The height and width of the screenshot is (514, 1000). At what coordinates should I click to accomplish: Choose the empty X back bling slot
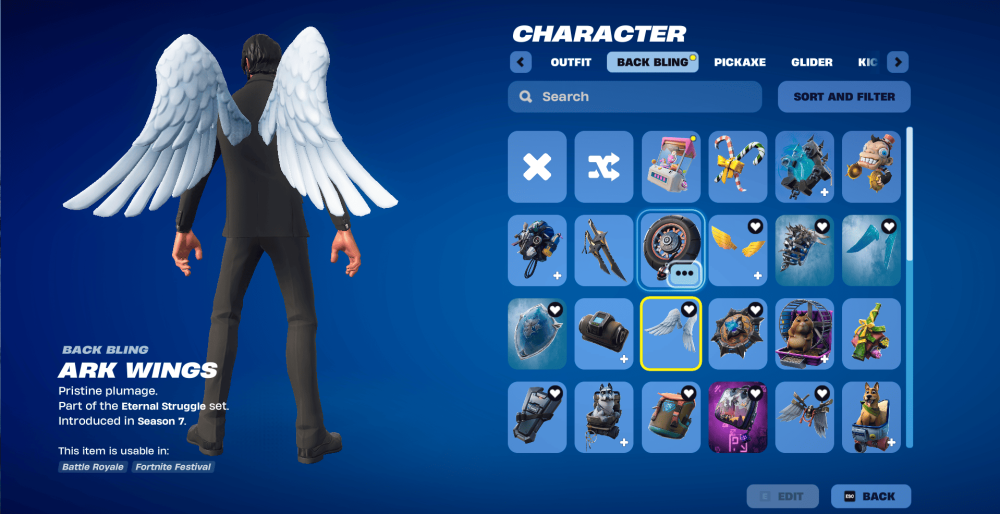(537, 167)
